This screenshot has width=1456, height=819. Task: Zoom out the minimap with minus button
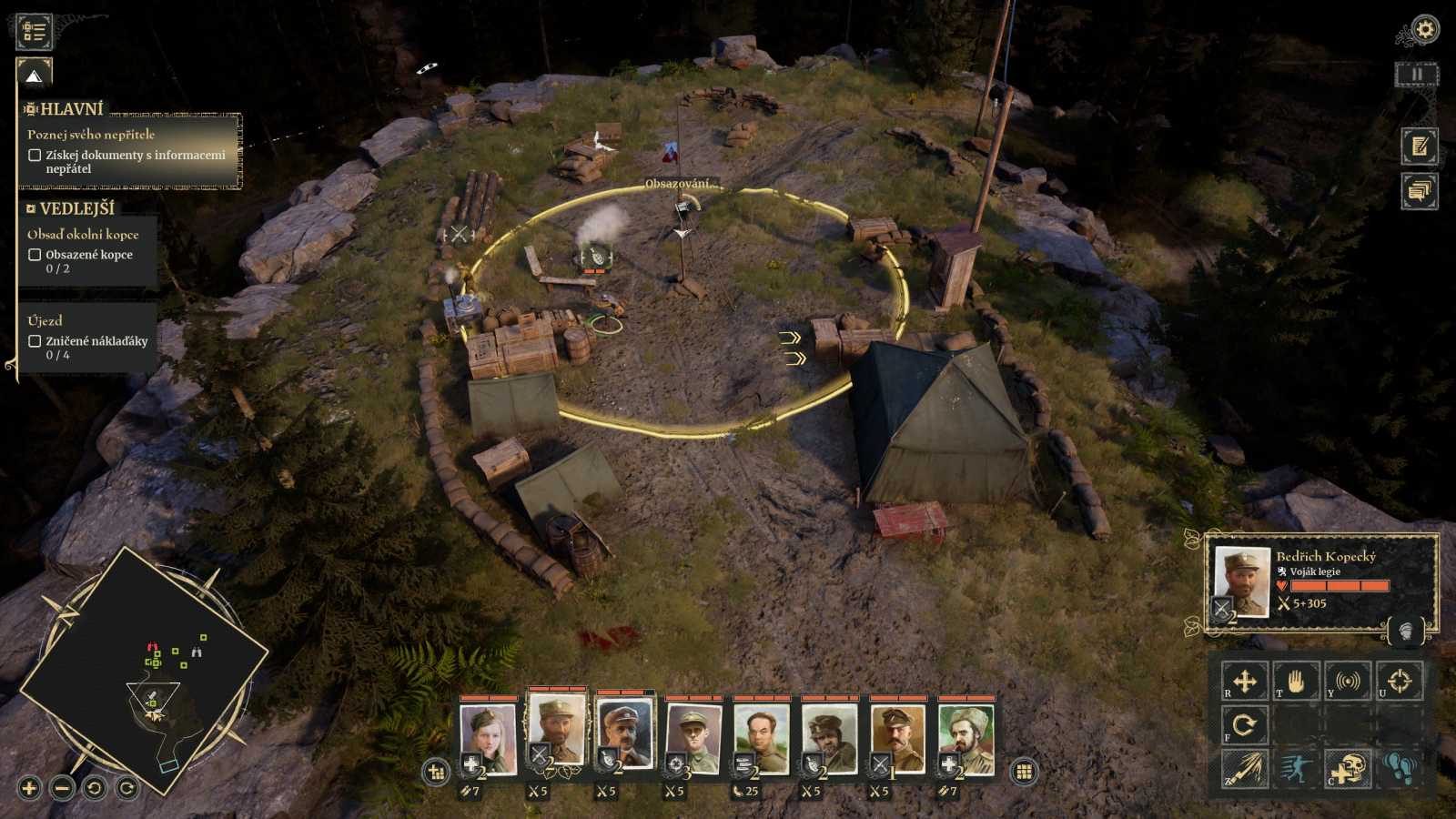point(62,788)
